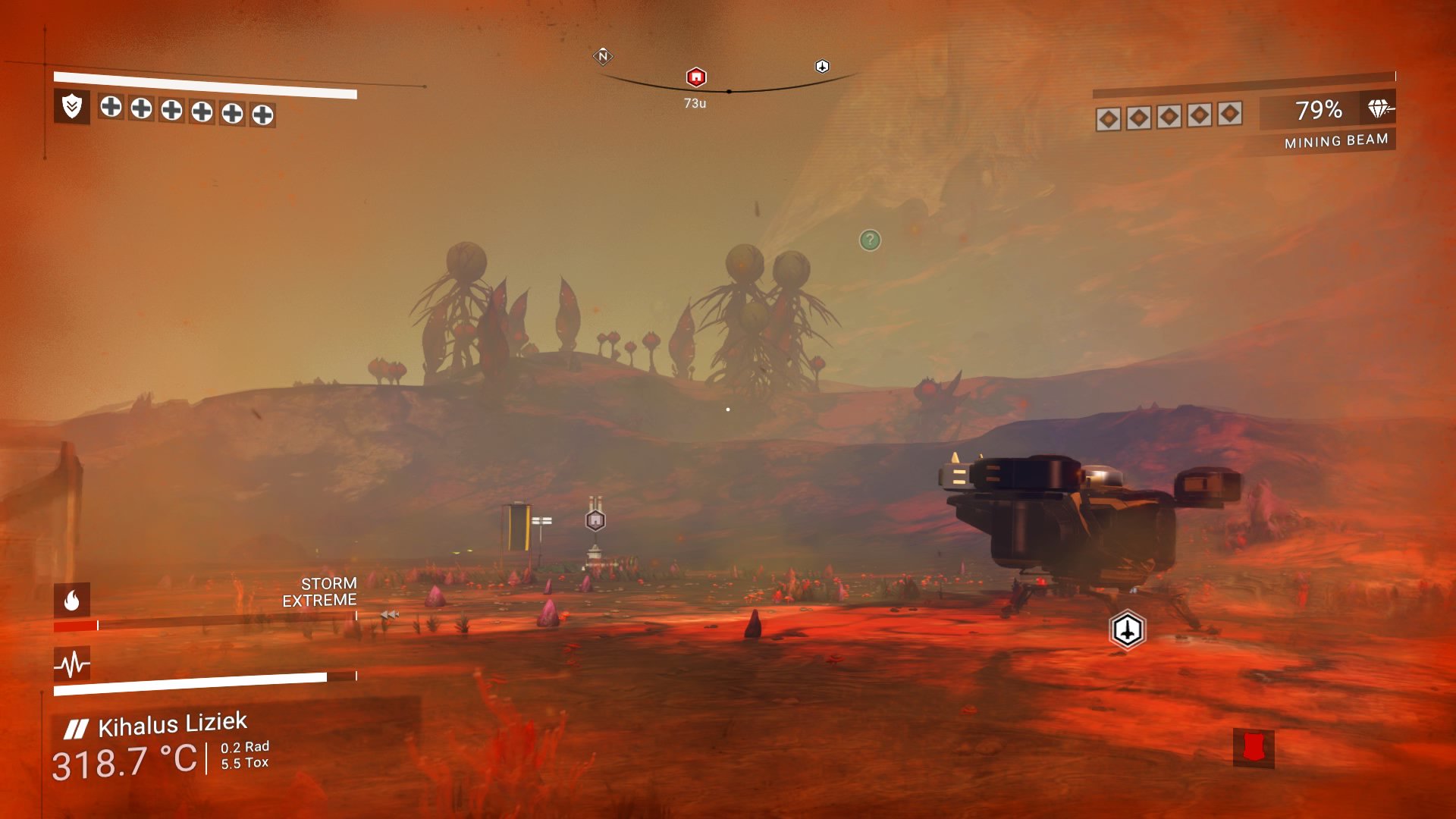Expand the N compass marker
Viewport: 1456px width, 819px height.
(602, 56)
